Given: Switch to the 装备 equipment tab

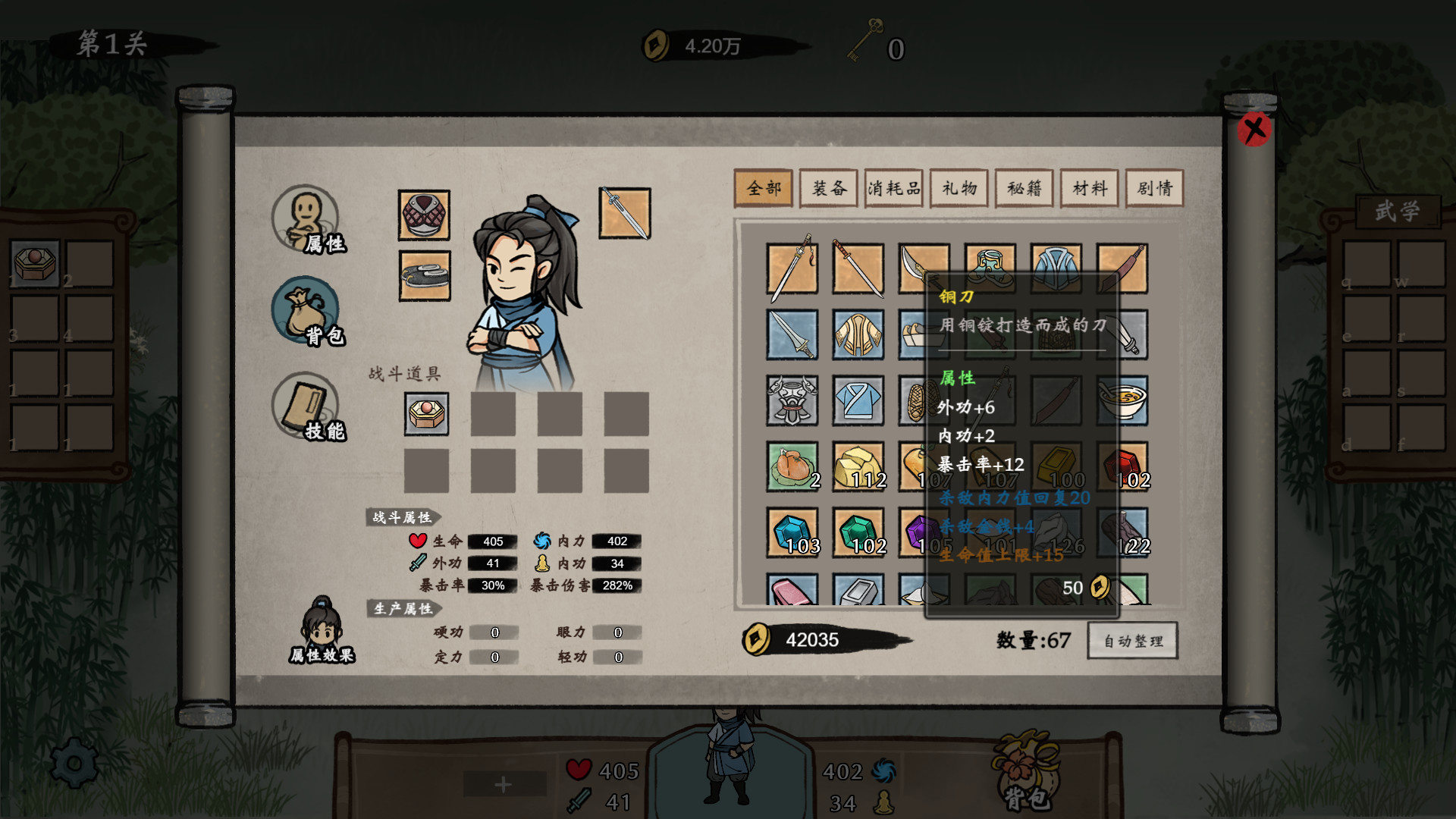Looking at the screenshot, I should 829,188.
